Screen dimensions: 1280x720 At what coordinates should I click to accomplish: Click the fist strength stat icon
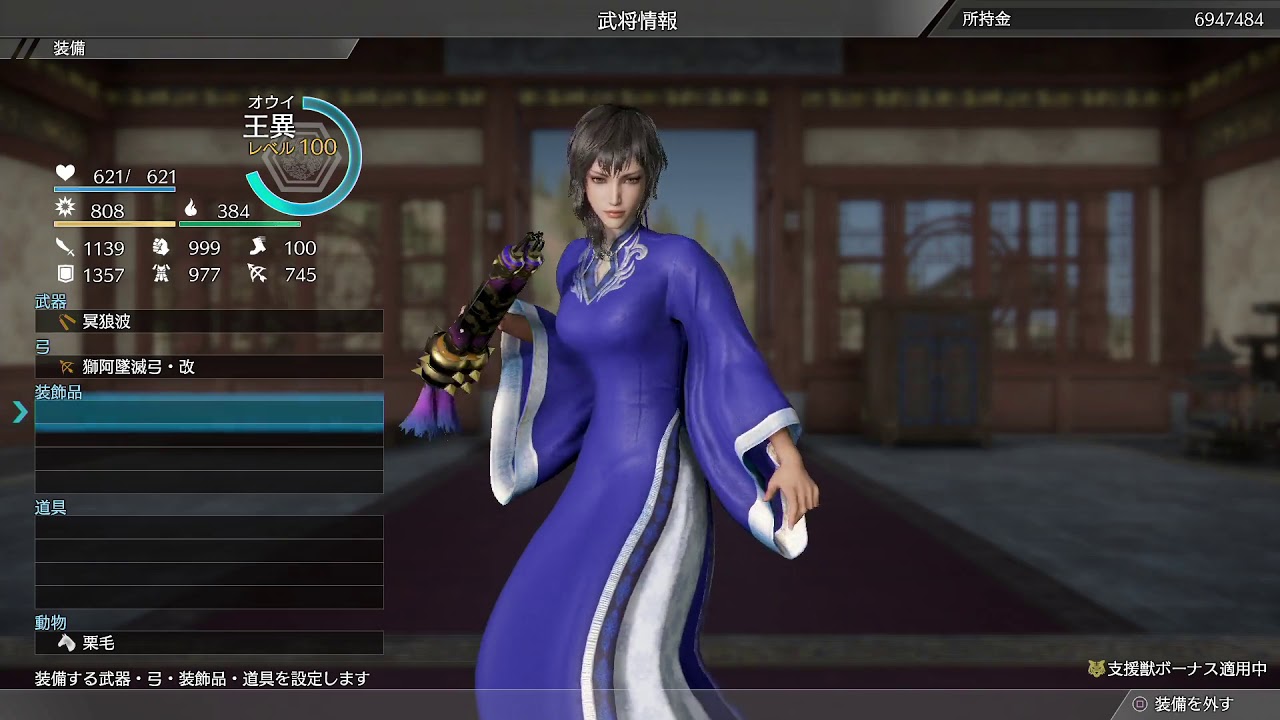[x=161, y=248]
